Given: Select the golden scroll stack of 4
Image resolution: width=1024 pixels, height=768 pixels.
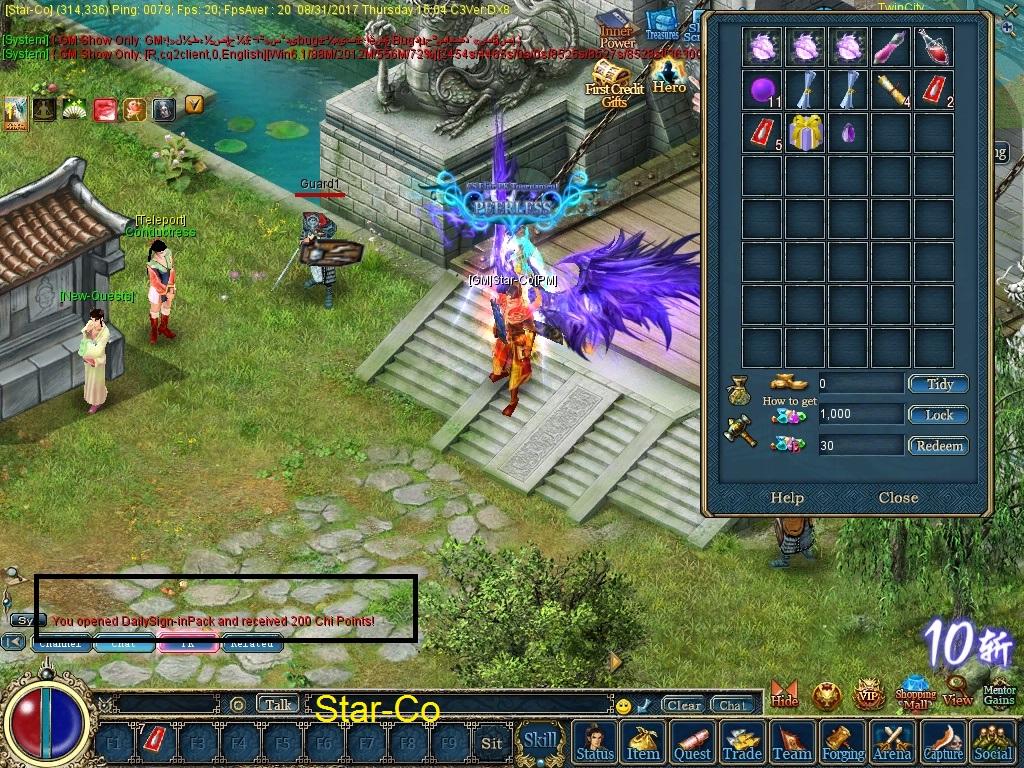Looking at the screenshot, I should pos(890,91).
